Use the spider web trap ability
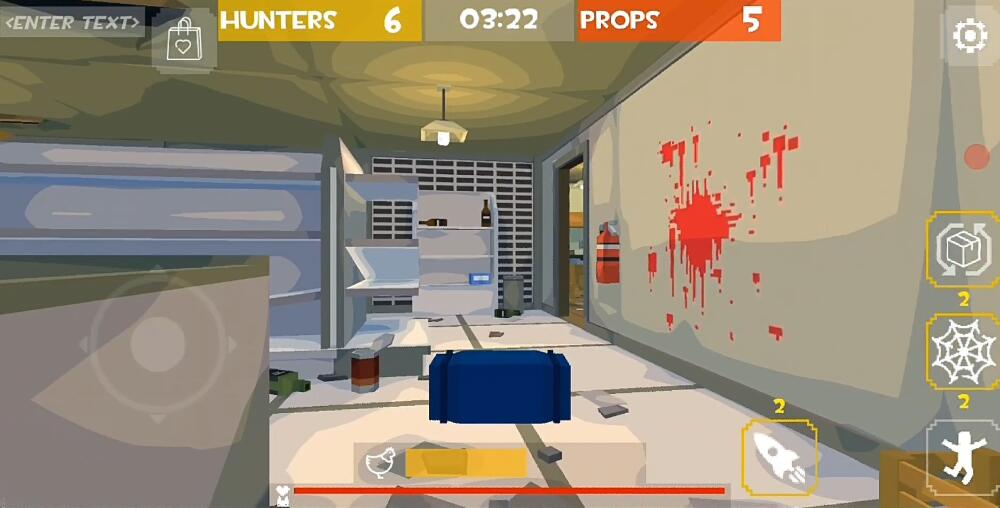This screenshot has height=508, width=1000. point(962,352)
